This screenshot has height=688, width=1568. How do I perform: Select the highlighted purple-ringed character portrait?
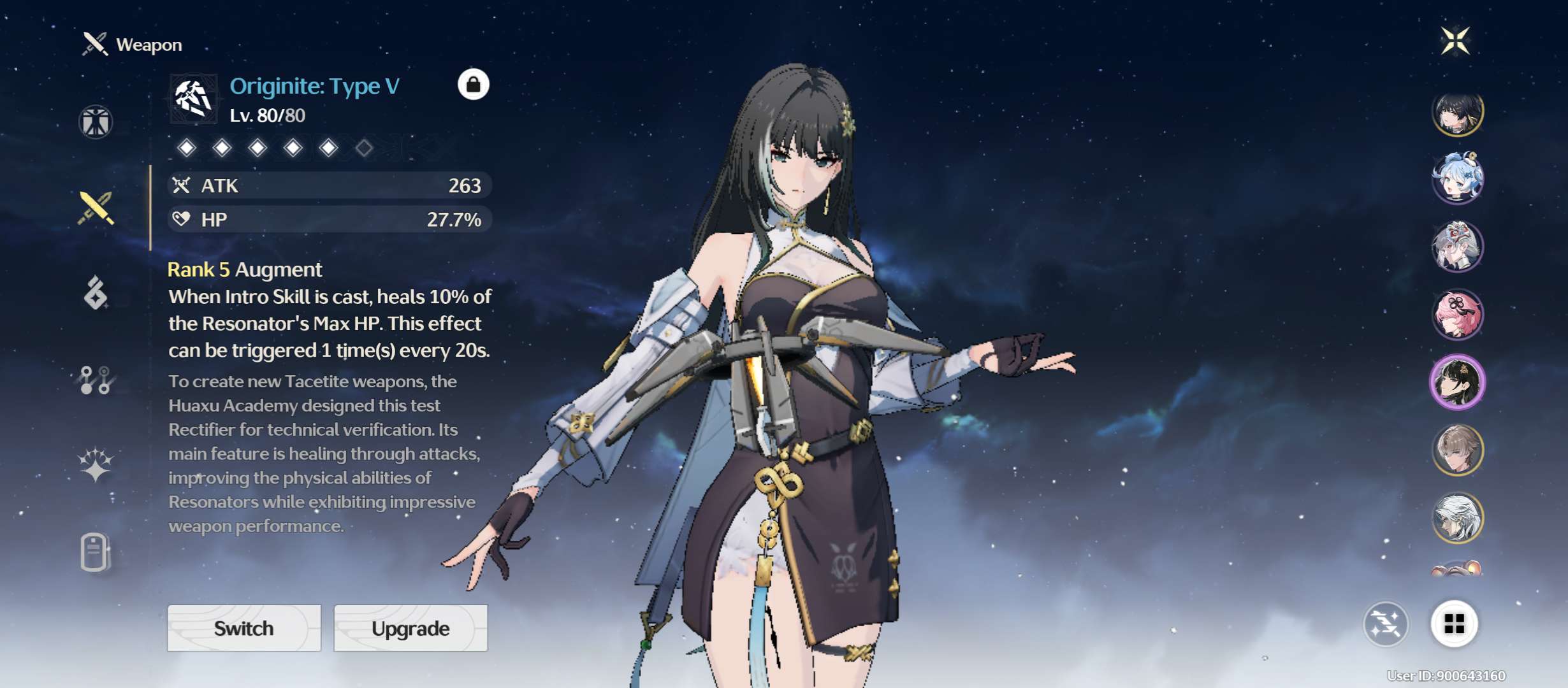(x=1457, y=382)
